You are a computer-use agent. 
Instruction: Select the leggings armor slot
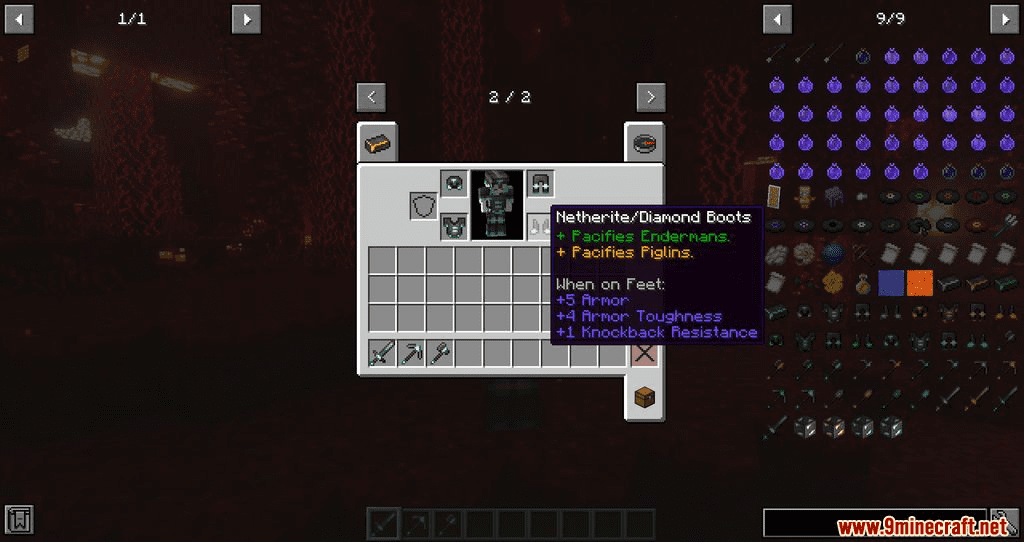(541, 184)
